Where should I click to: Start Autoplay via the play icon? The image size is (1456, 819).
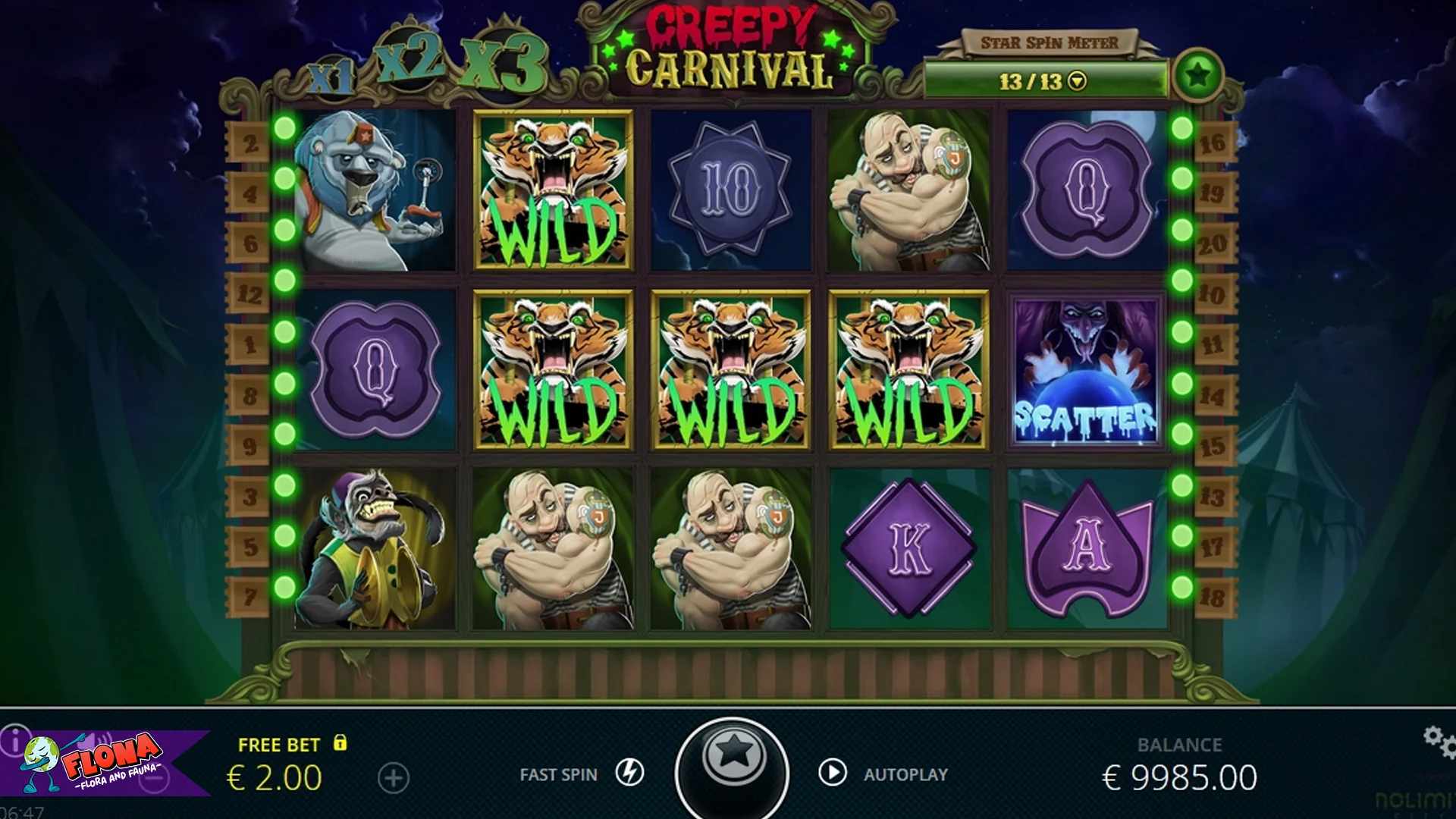click(x=834, y=773)
